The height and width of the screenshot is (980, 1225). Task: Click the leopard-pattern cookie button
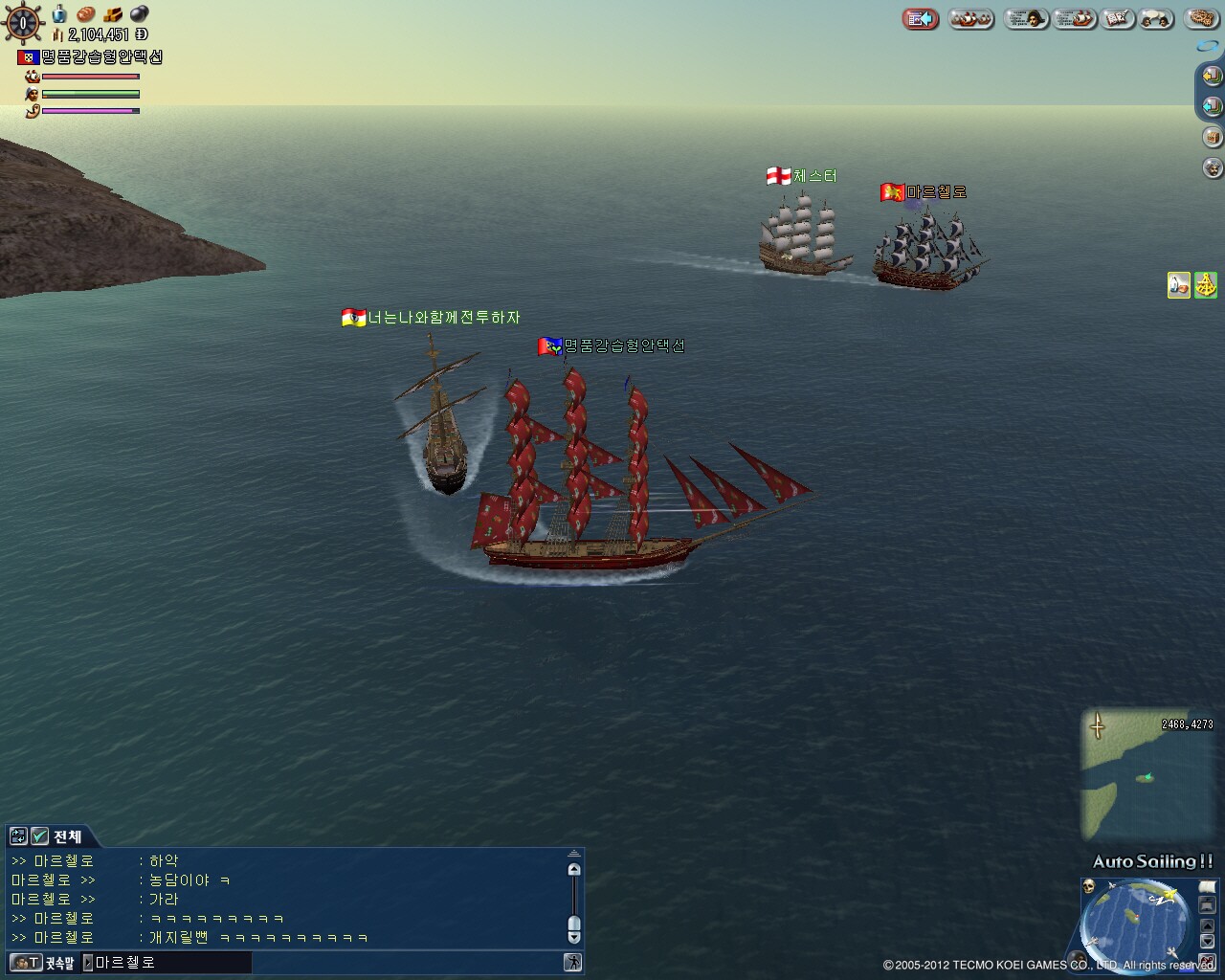coord(1203,19)
